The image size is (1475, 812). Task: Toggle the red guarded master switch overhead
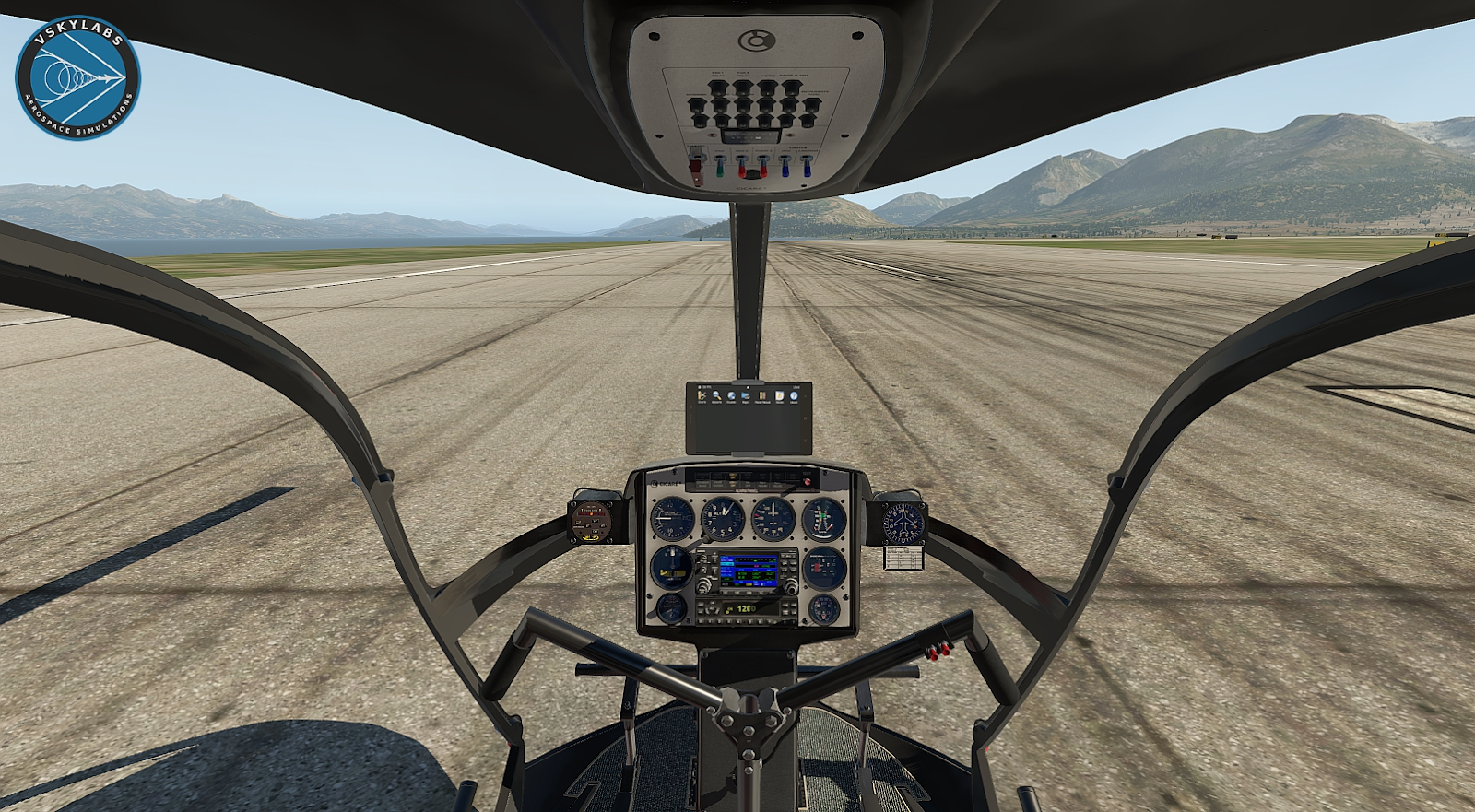point(697,170)
